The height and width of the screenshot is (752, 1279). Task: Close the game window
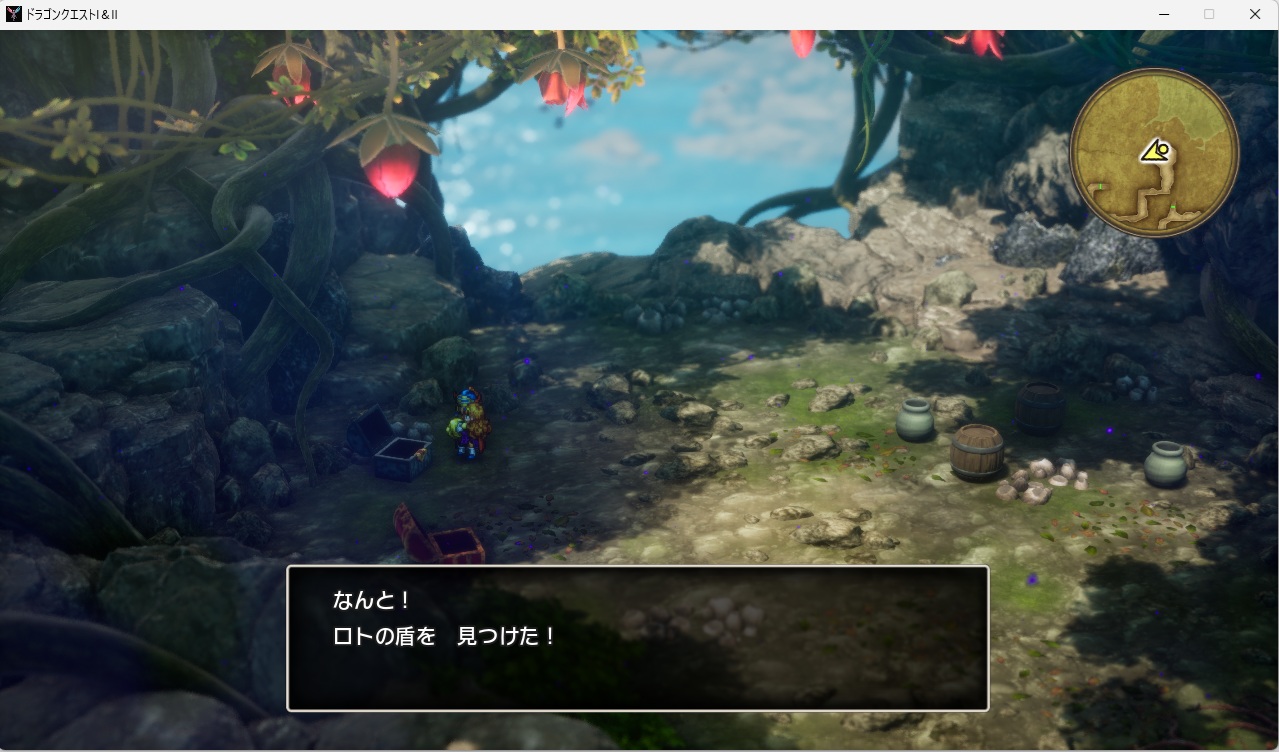click(x=1254, y=14)
